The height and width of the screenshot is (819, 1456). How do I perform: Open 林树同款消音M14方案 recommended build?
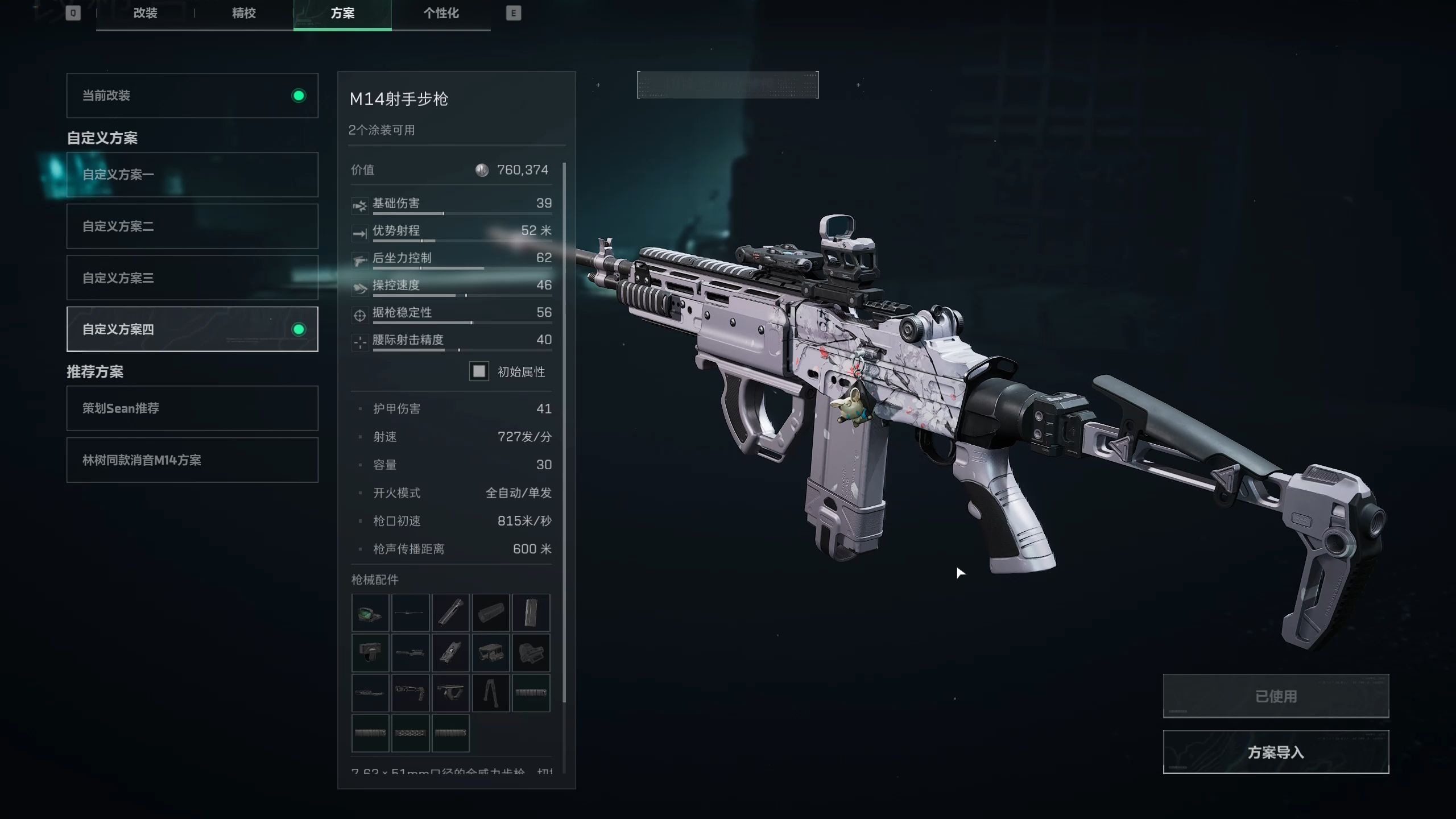[192, 460]
